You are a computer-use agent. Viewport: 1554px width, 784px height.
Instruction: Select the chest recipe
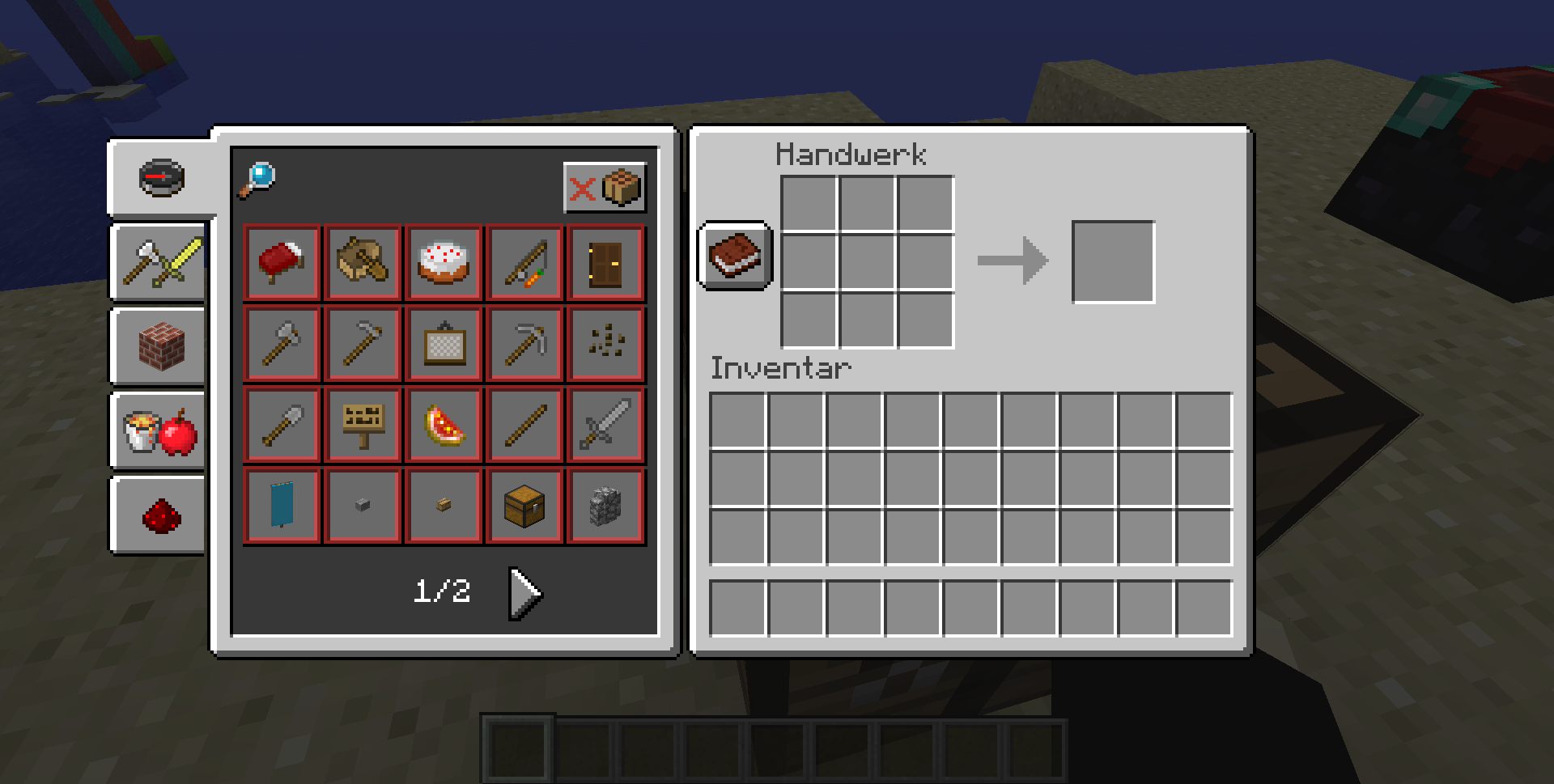(x=524, y=506)
